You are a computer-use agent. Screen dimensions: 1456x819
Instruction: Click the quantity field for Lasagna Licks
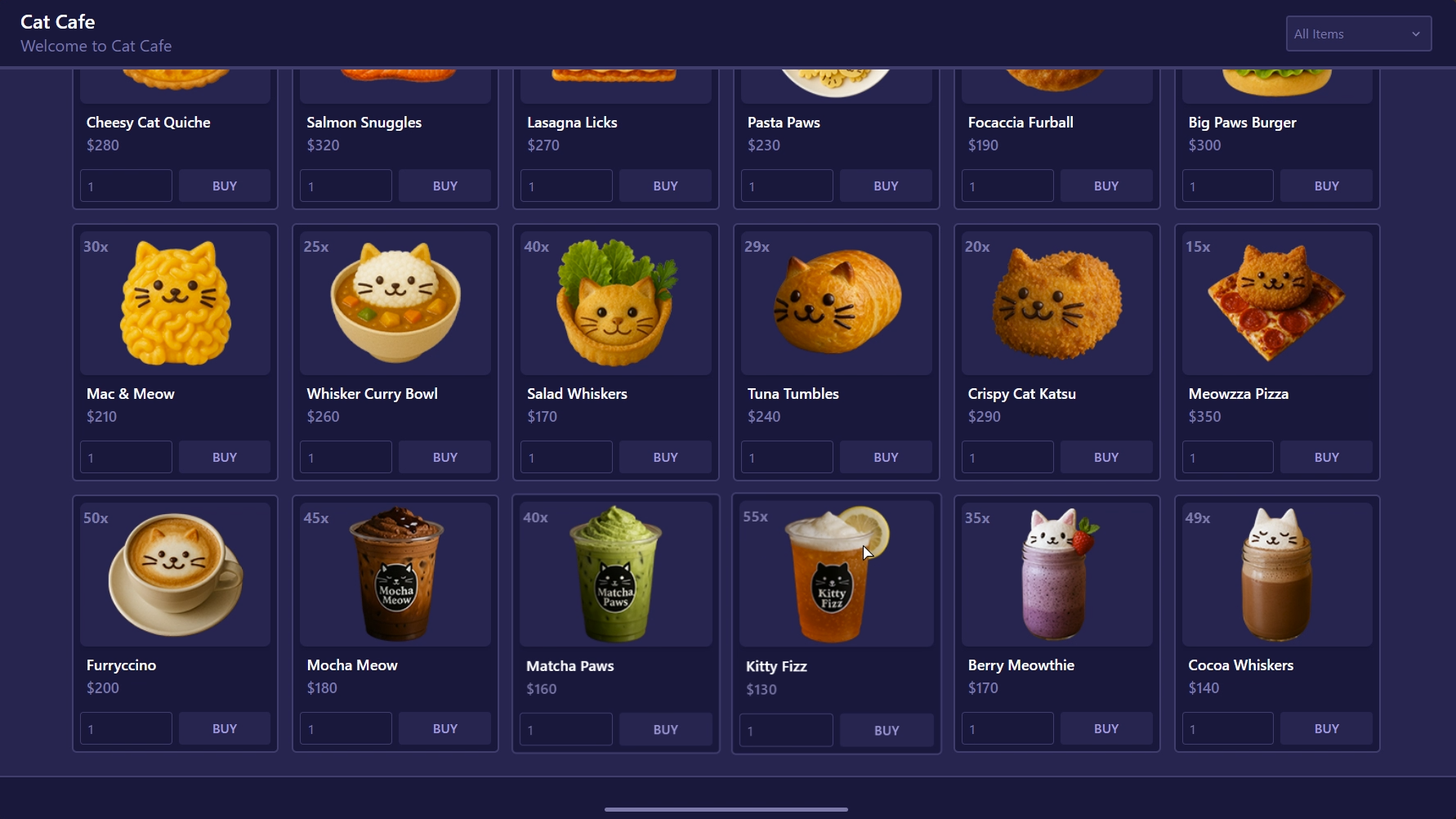click(x=566, y=186)
